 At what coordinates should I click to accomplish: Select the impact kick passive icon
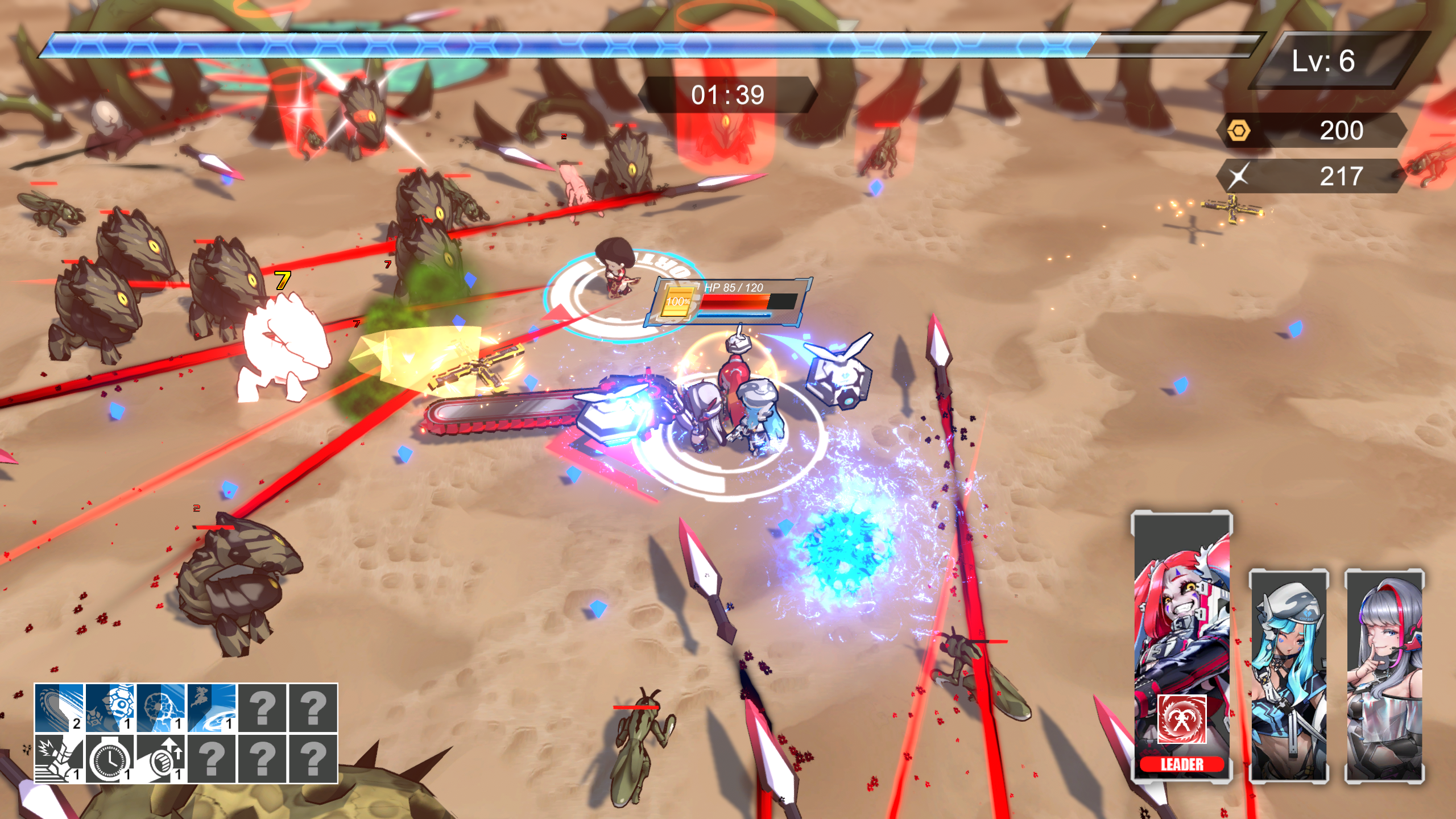click(59, 758)
